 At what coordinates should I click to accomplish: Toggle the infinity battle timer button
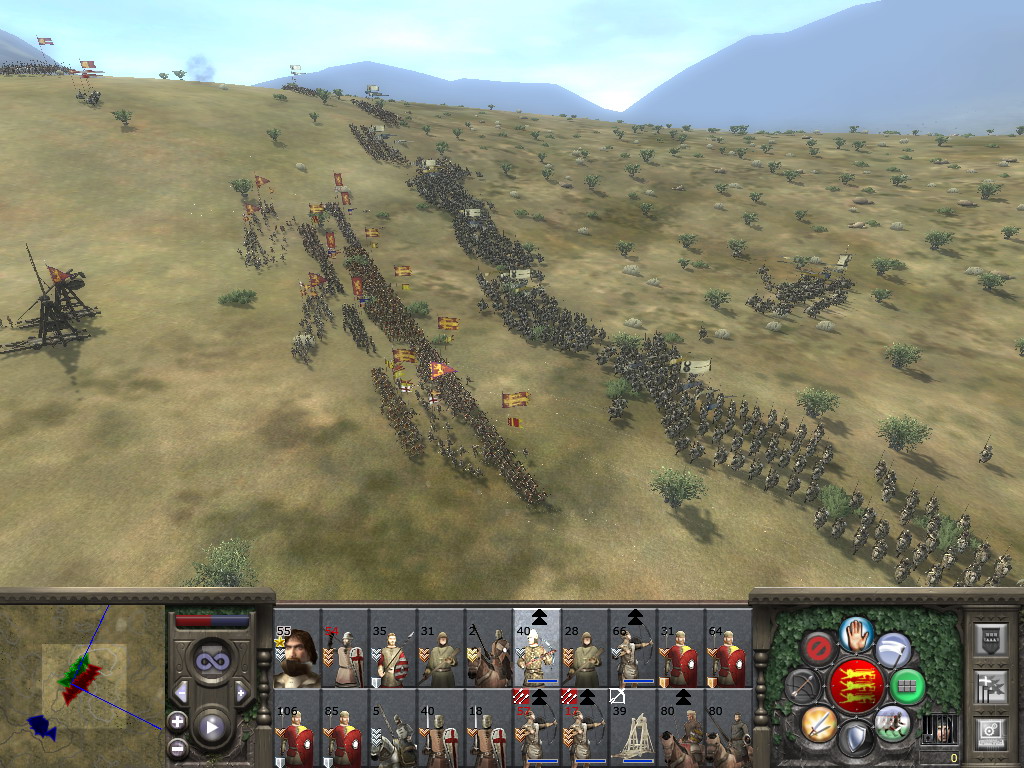(211, 661)
